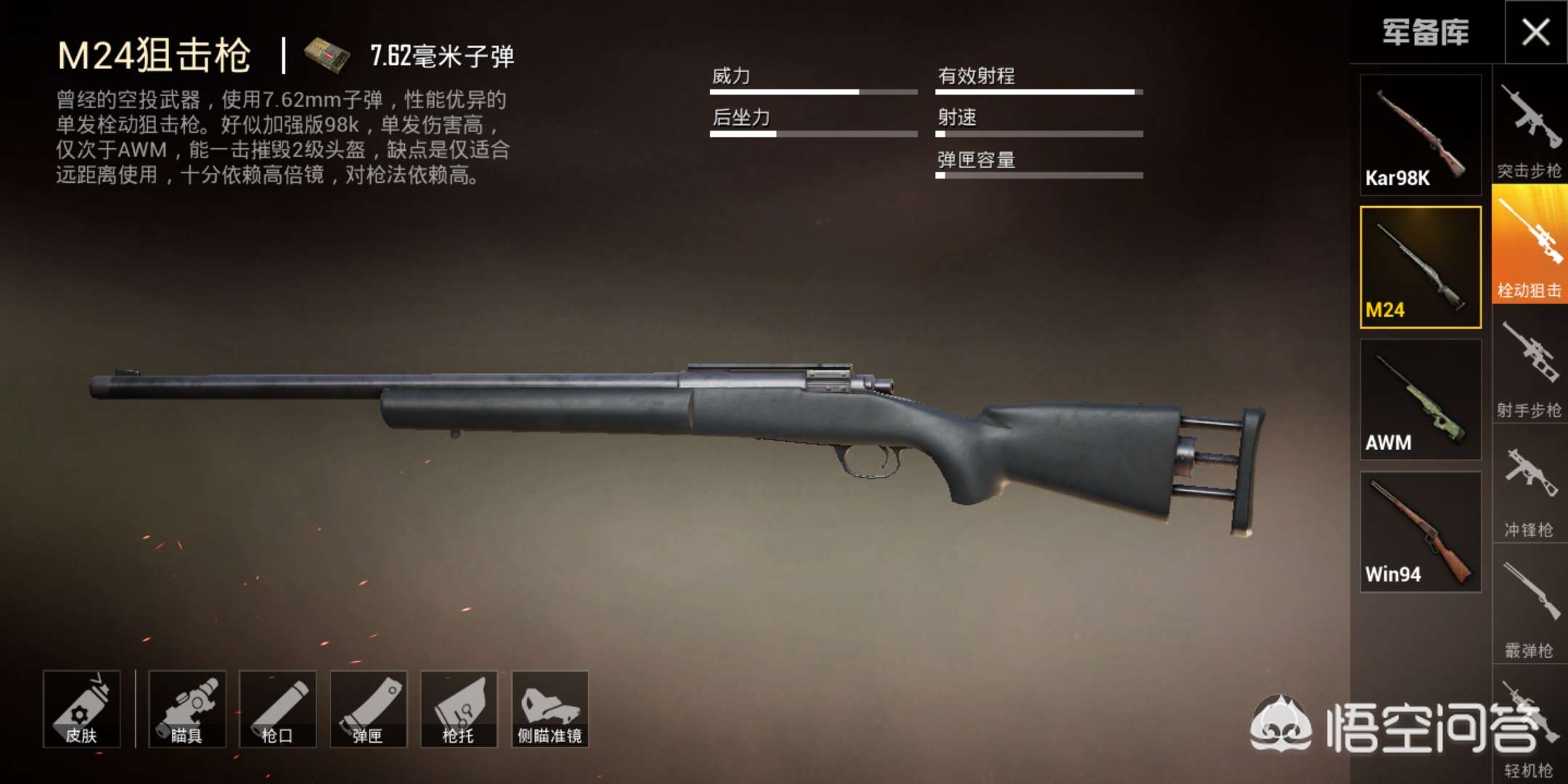Open the 霰弹枪 shotgun category
The image size is (1568, 784).
[1529, 608]
